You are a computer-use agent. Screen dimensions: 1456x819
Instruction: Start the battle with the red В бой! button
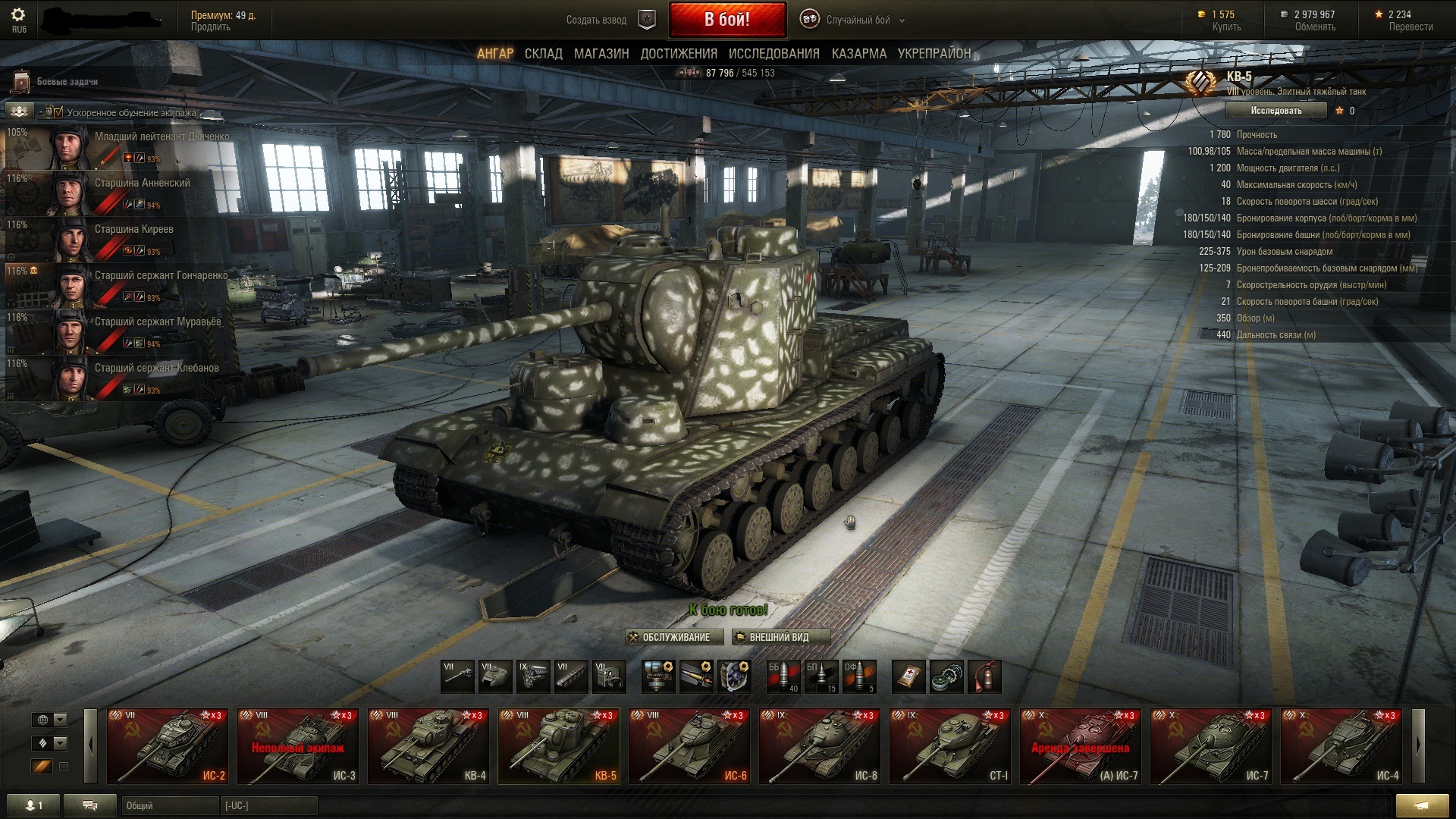click(x=726, y=20)
